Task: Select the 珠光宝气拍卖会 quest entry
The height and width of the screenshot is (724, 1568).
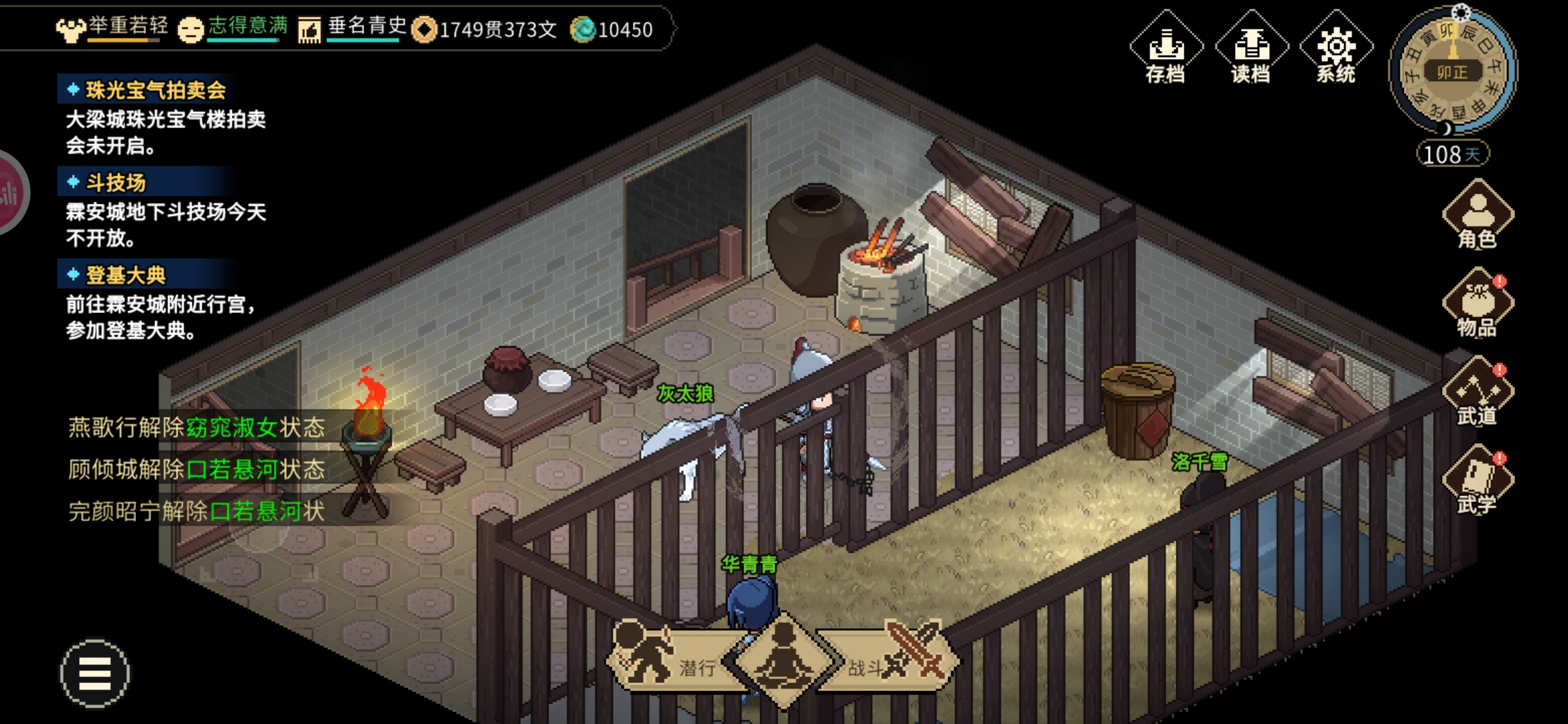Action: tap(155, 90)
